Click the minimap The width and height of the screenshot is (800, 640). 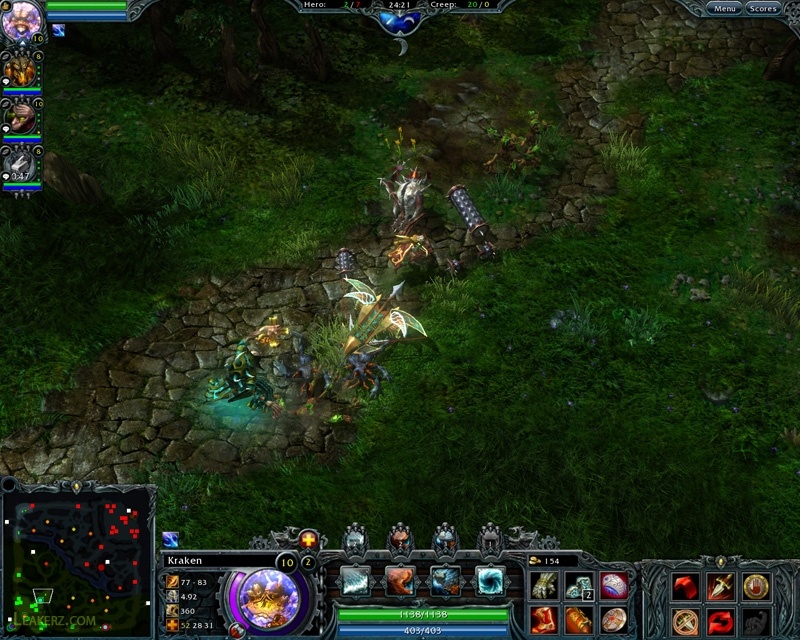tap(77, 560)
